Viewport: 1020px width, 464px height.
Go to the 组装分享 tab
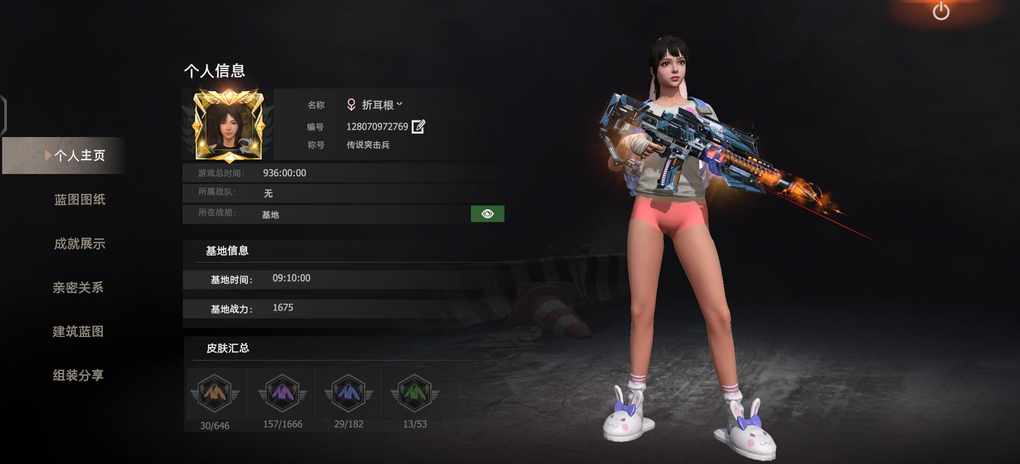[x=79, y=376]
